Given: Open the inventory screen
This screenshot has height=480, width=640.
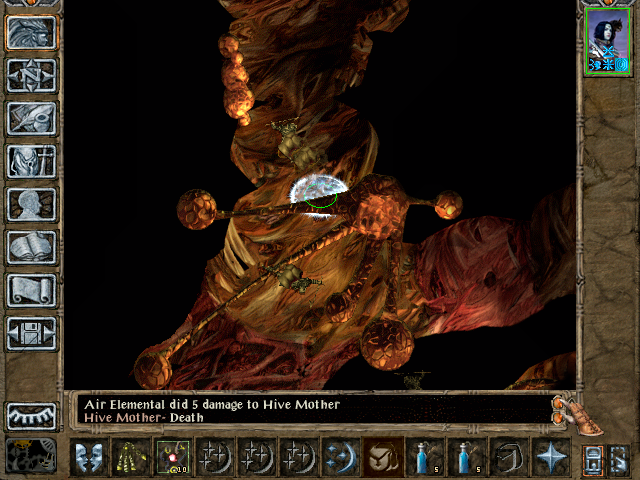Looking at the screenshot, I should (31, 161).
